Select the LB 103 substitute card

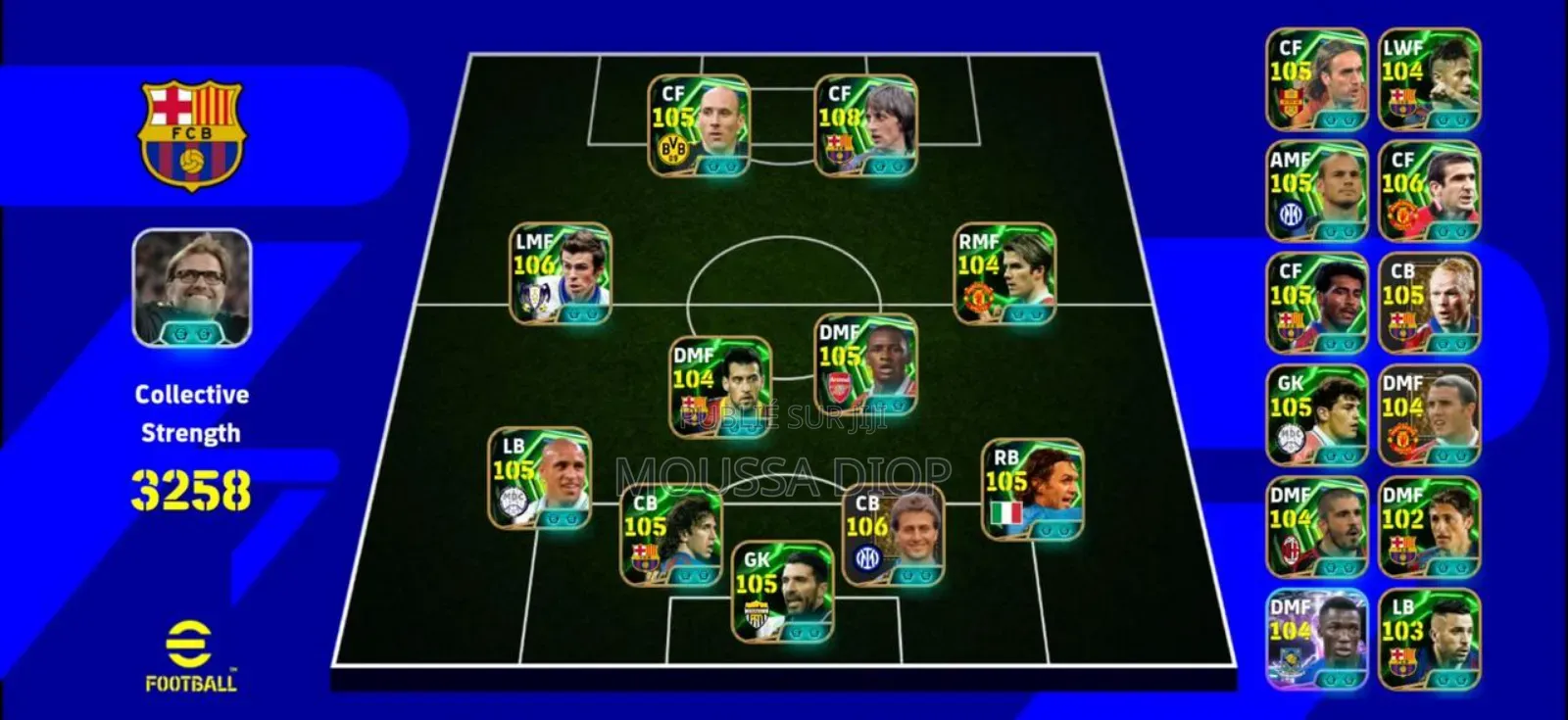pos(1429,640)
